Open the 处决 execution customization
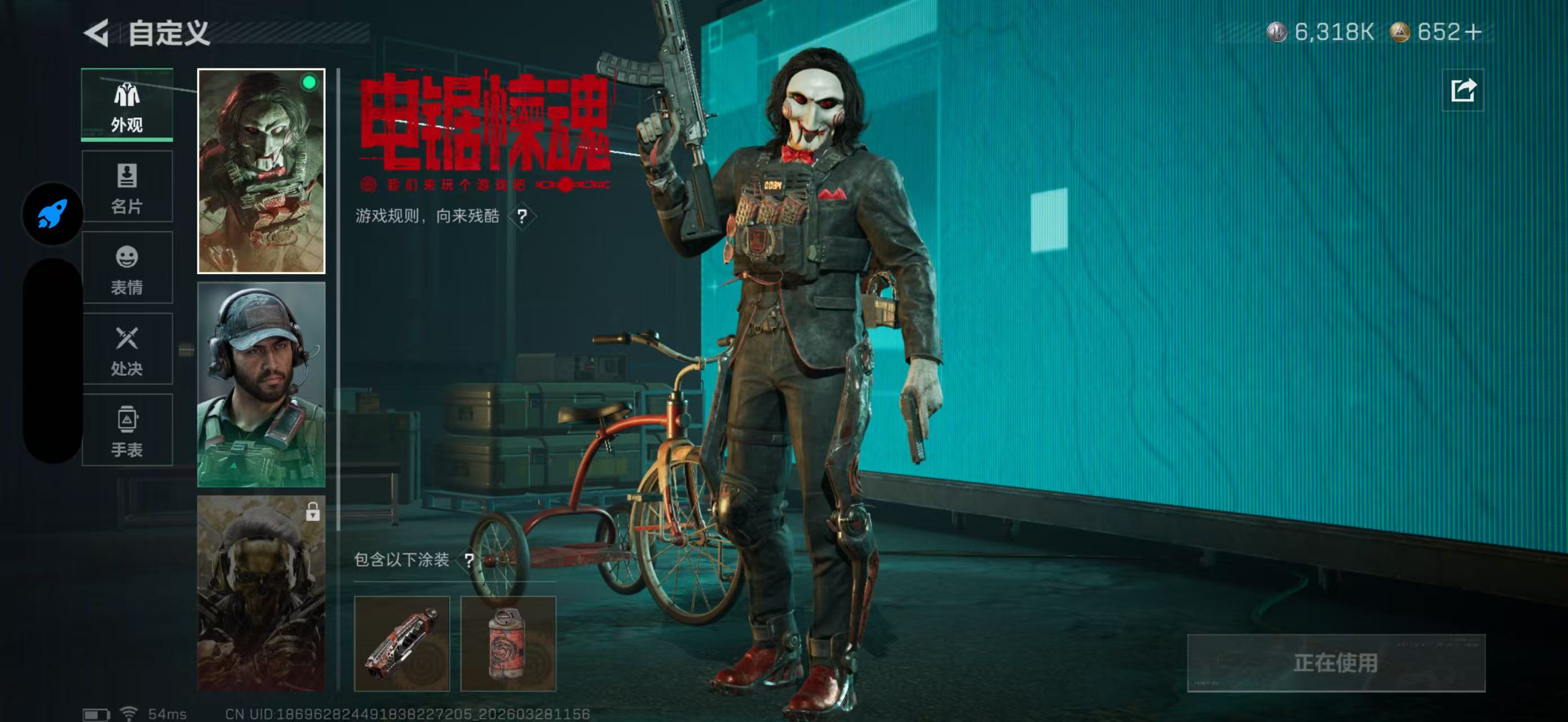The height and width of the screenshot is (722, 1568). (127, 349)
